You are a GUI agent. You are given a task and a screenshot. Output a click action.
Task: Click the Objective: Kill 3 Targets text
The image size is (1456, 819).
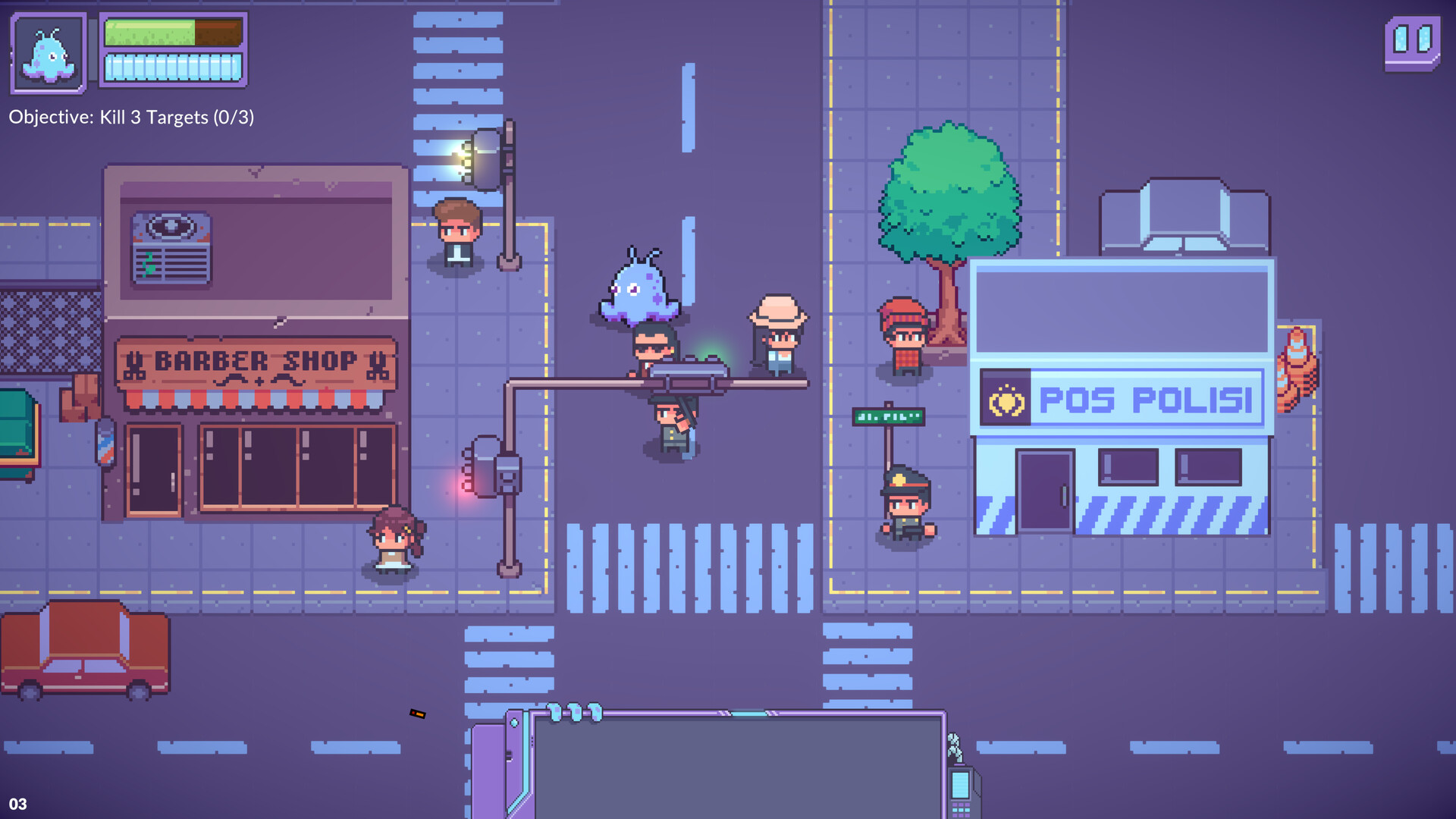[130, 118]
